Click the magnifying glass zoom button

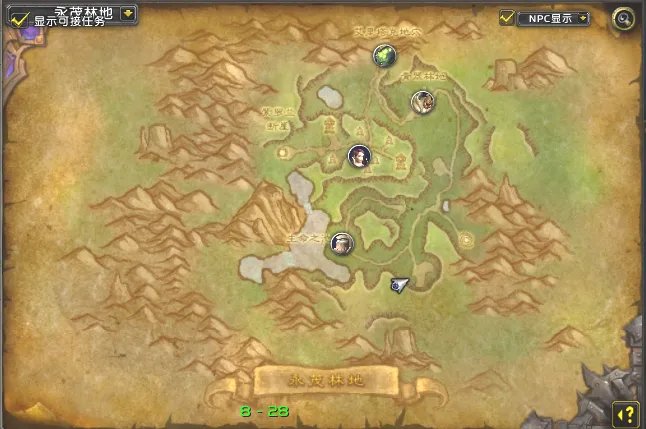623,18
